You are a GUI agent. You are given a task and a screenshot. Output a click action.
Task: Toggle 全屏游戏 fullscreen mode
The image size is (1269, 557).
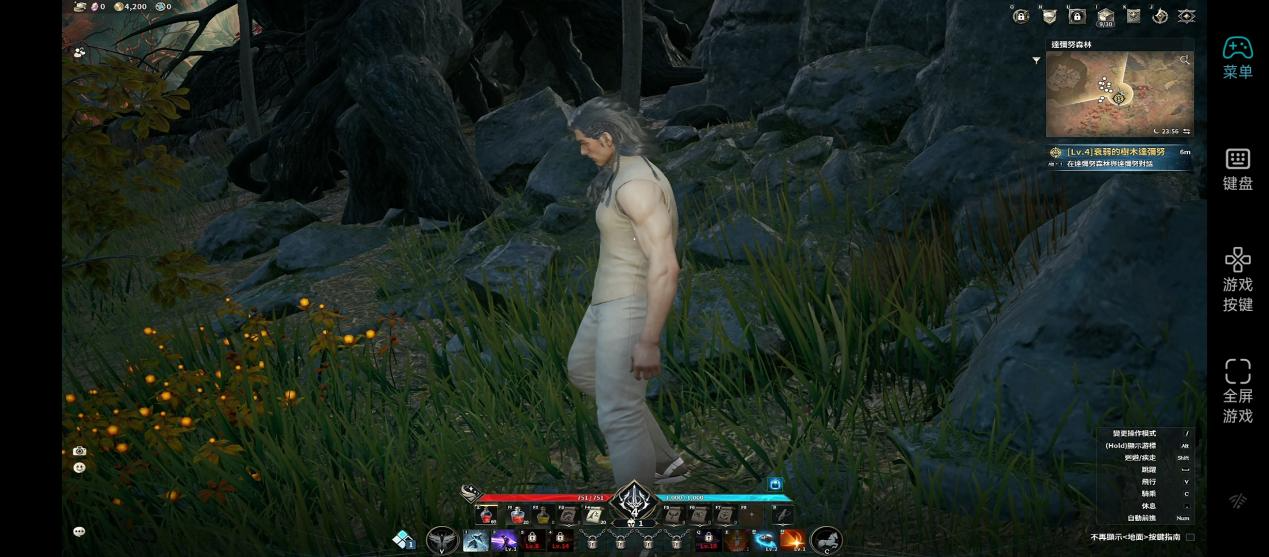[1237, 392]
